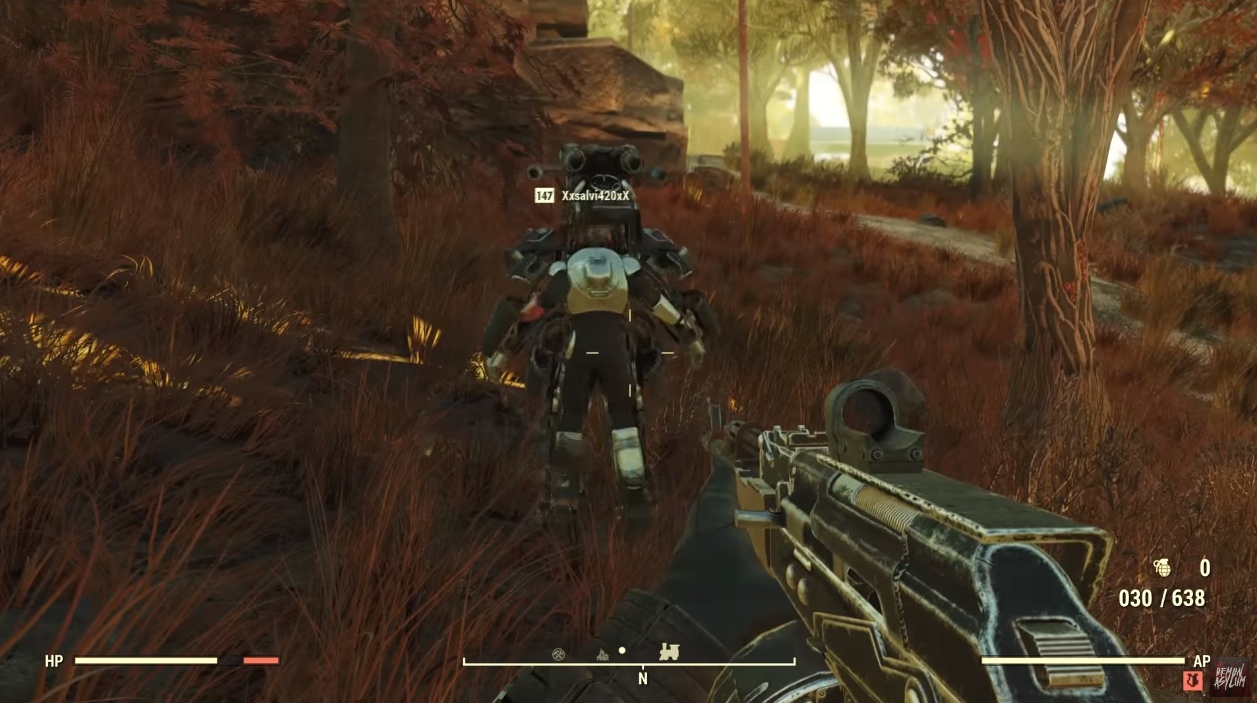
Task: Click the red shield status icon
Action: (x=1192, y=680)
